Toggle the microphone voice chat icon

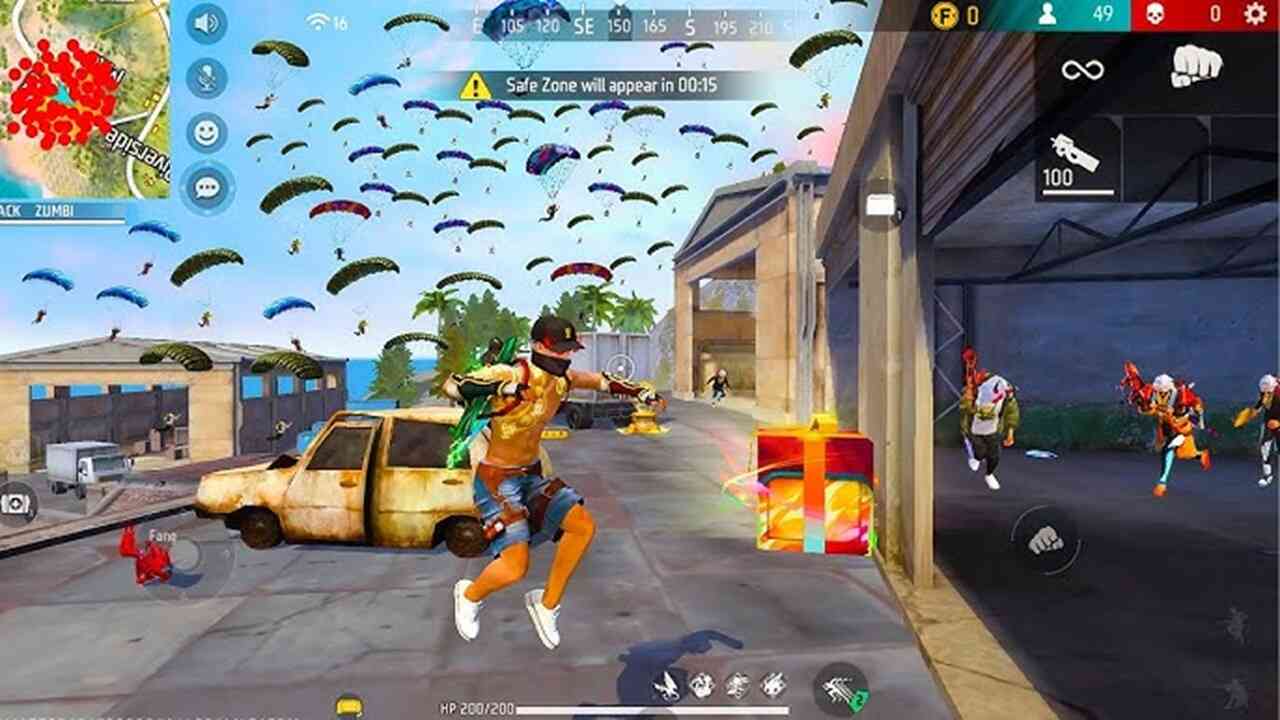pos(206,78)
